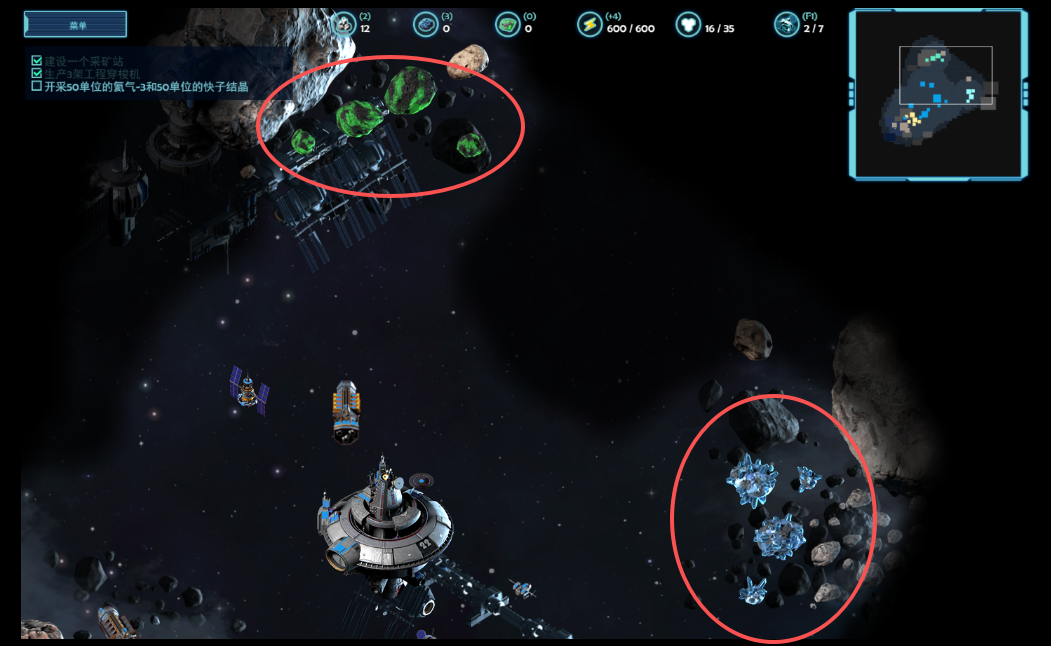Image resolution: width=1051 pixels, height=646 pixels.
Task: Select the lightning bolt energy icon
Action: point(589,24)
